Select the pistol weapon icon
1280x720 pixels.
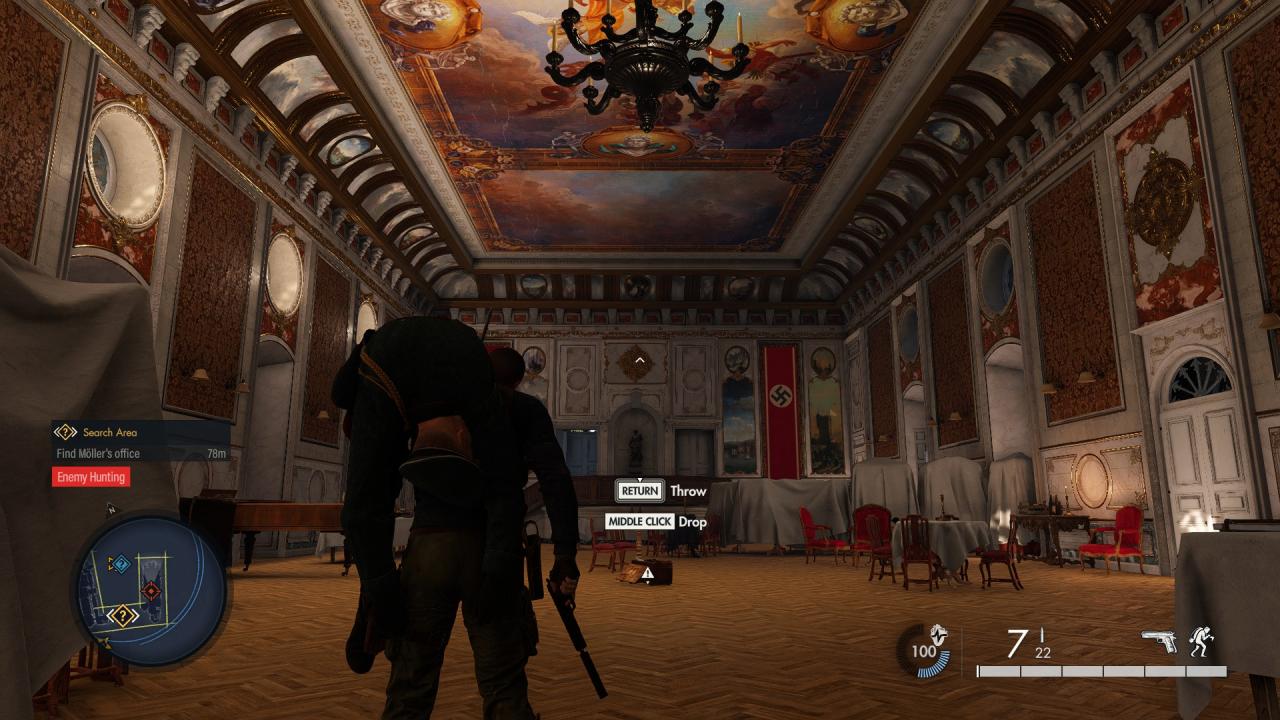1159,641
